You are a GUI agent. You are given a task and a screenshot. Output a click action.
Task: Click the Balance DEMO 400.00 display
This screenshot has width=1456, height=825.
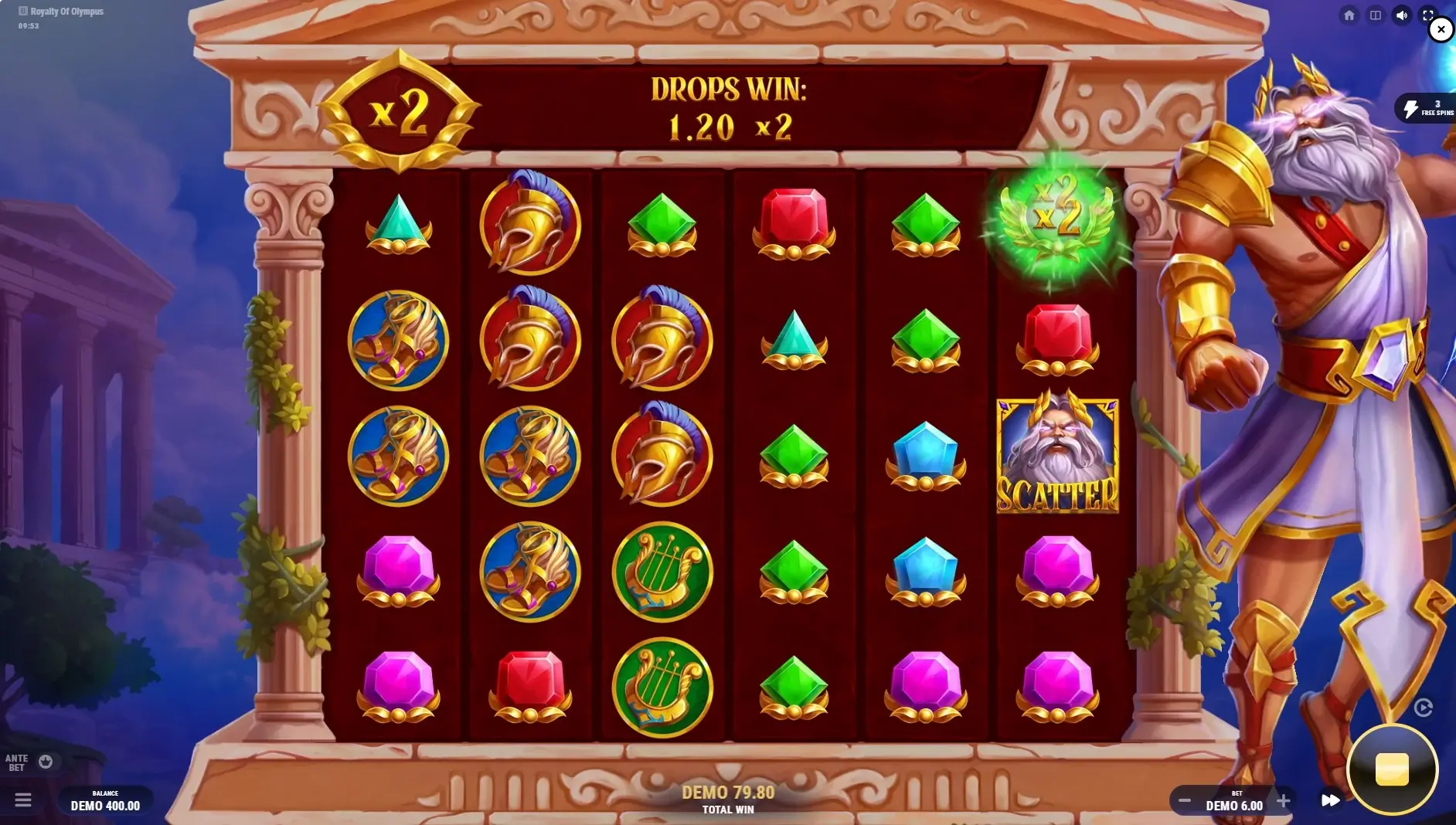(x=104, y=801)
